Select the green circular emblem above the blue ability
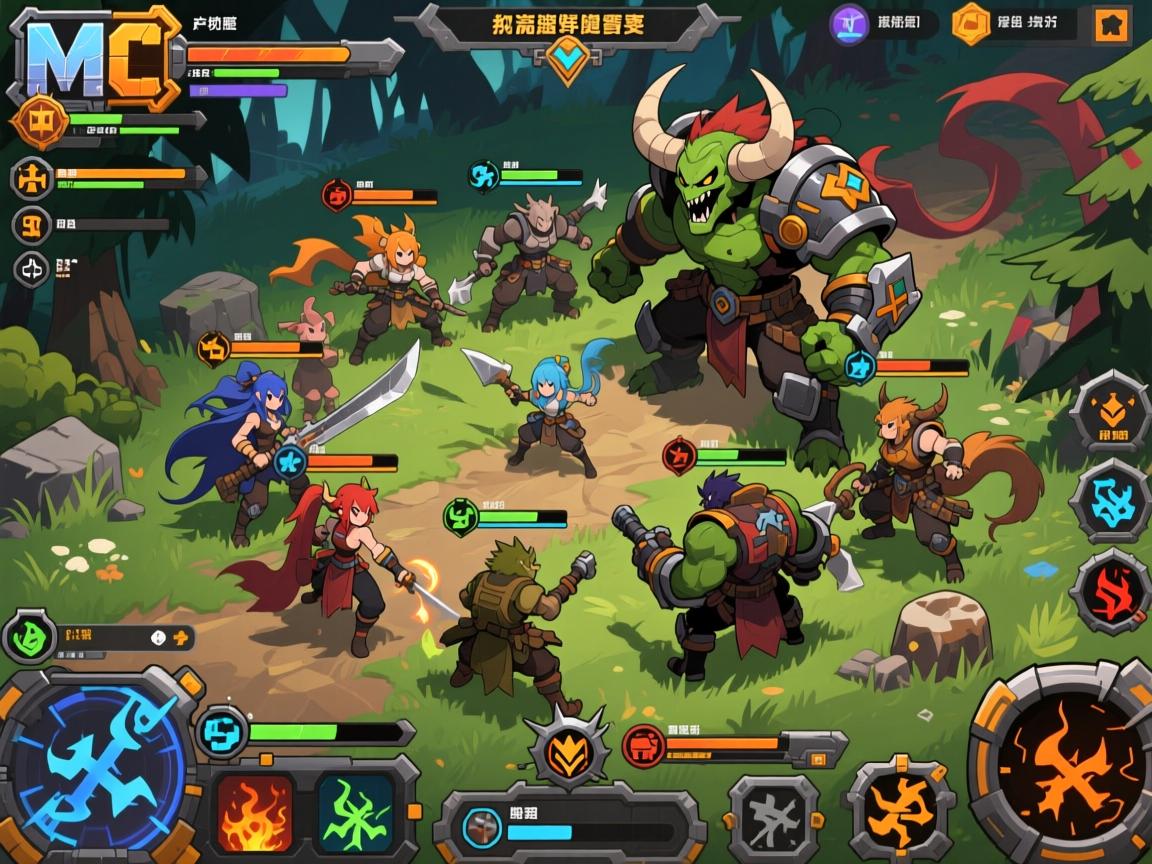The image size is (1152, 864). click(28, 637)
